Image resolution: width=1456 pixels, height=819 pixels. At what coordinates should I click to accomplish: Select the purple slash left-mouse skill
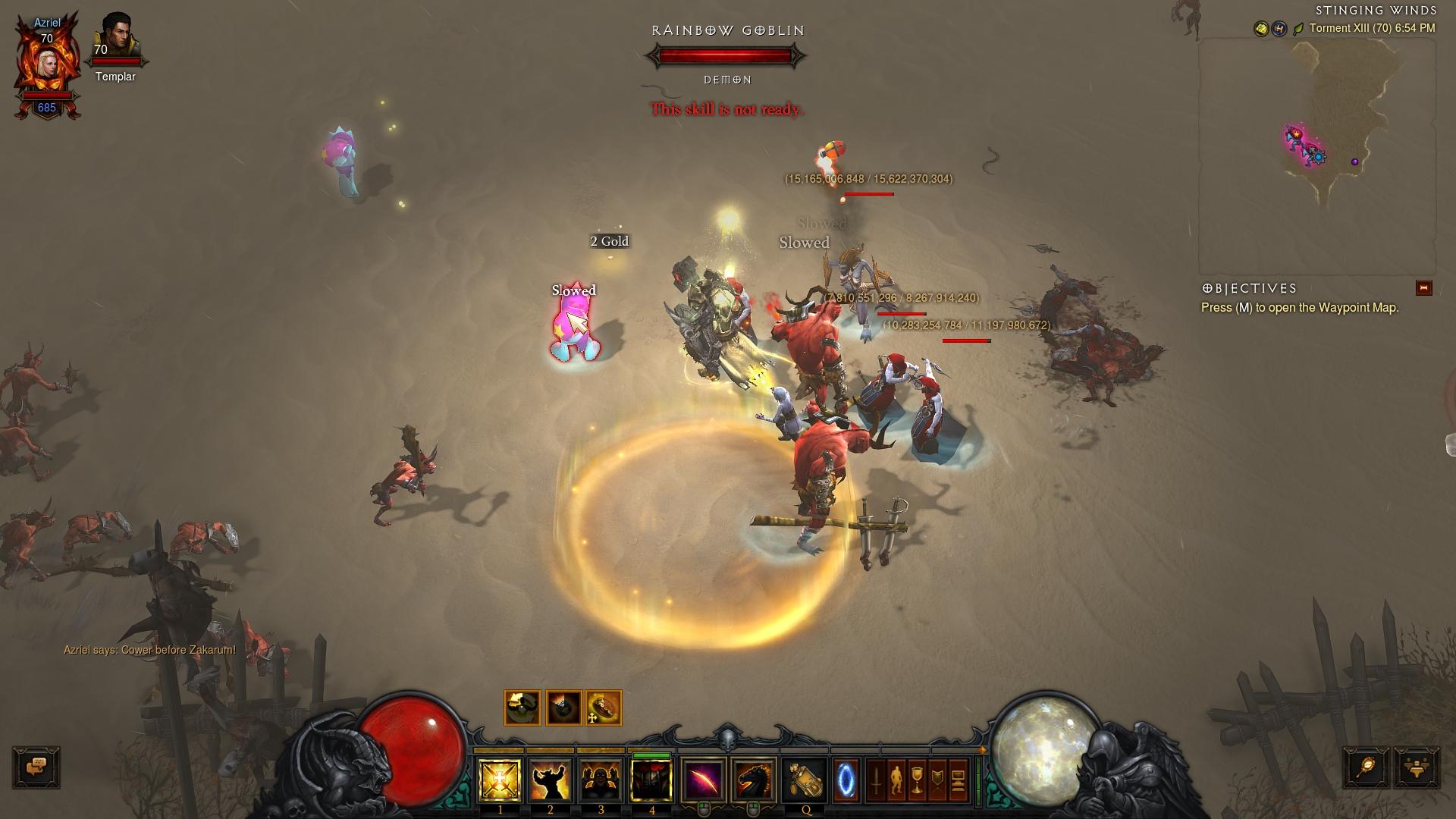[703, 780]
